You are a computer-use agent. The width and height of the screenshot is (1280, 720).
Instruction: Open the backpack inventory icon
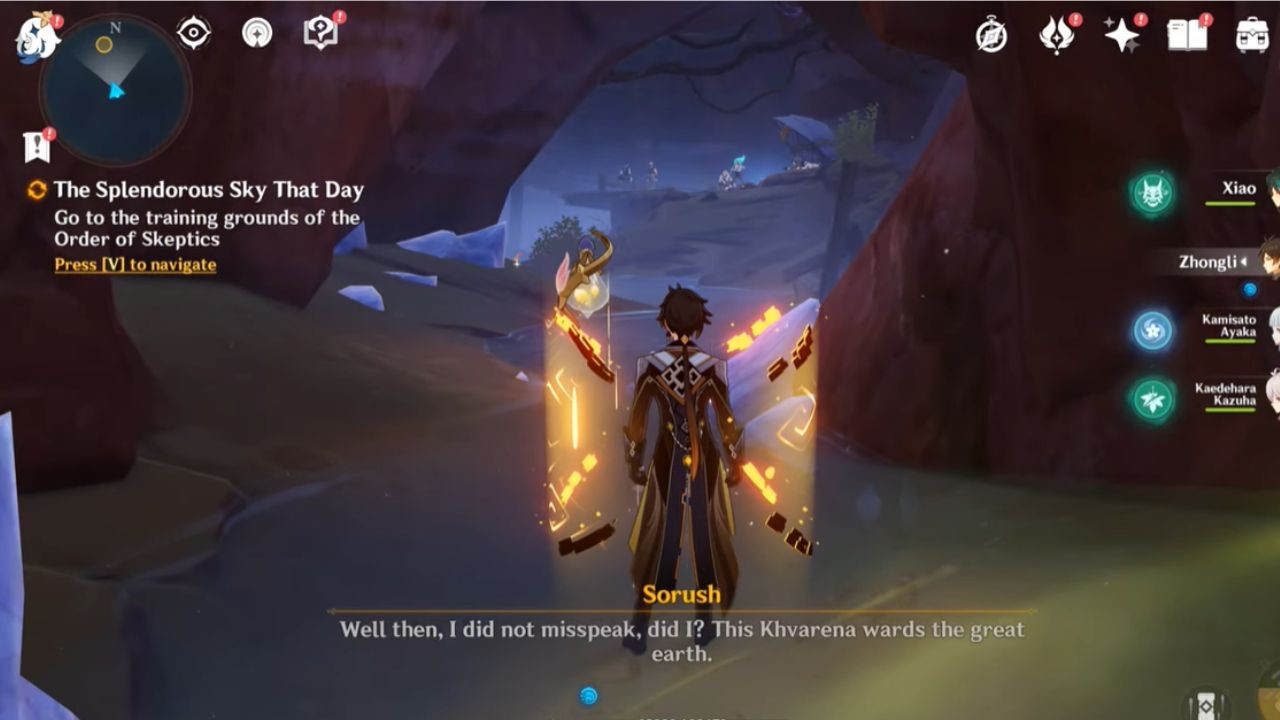[1252, 35]
